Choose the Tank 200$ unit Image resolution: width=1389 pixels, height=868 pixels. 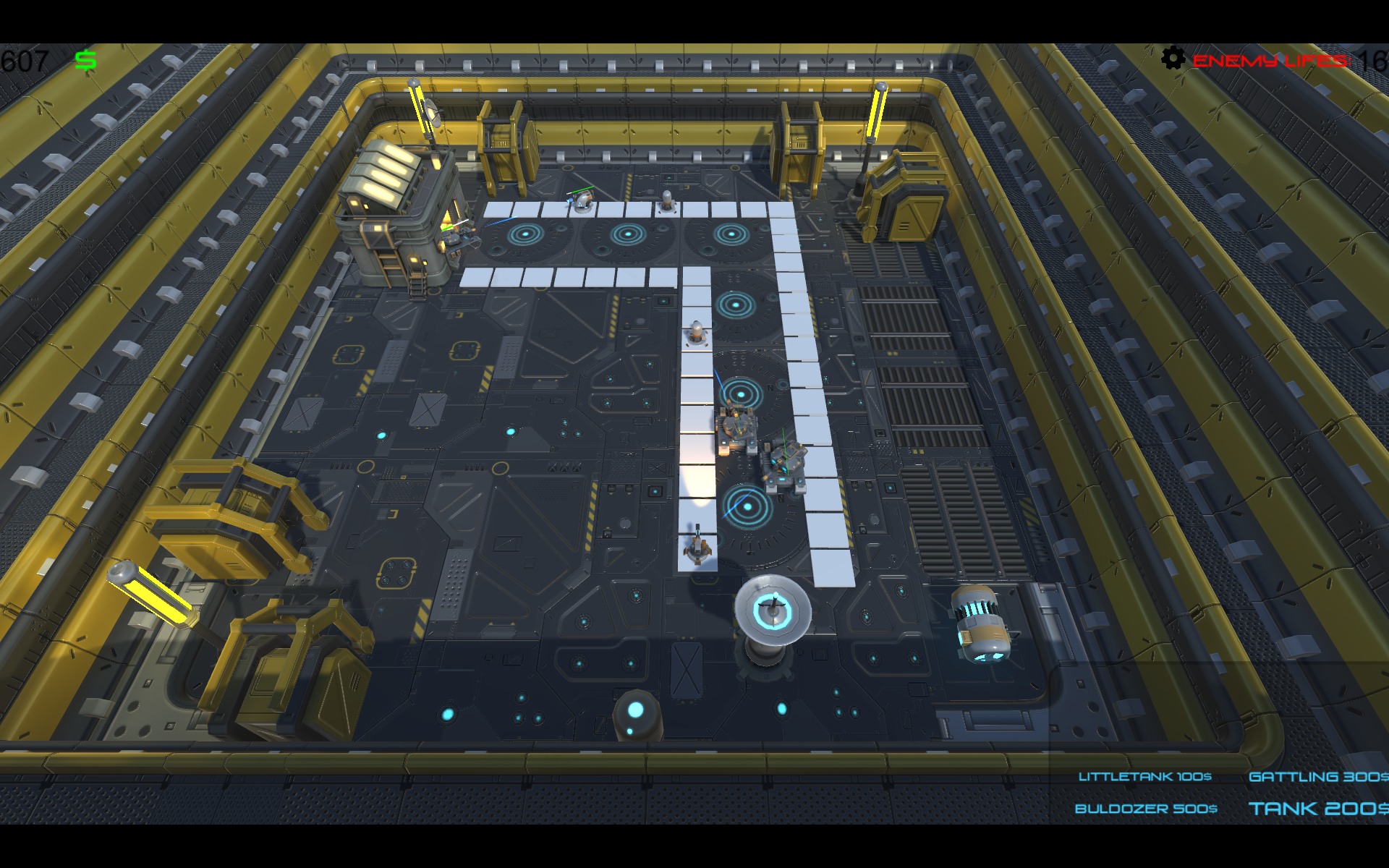click(x=1317, y=808)
